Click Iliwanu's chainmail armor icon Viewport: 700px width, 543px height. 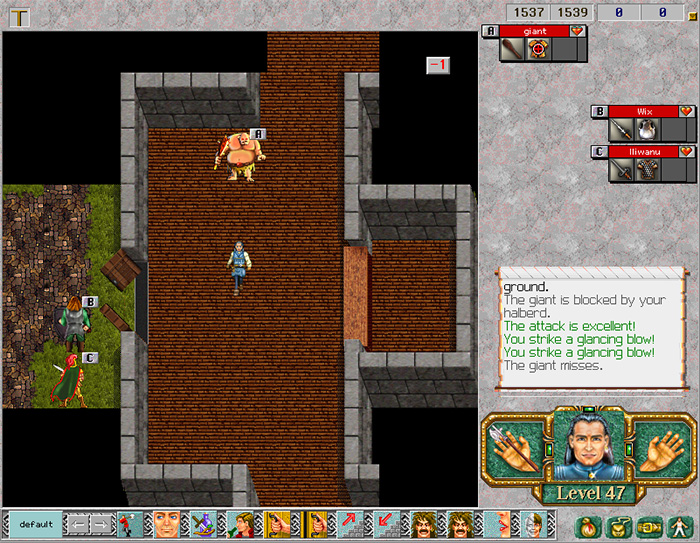tap(646, 169)
